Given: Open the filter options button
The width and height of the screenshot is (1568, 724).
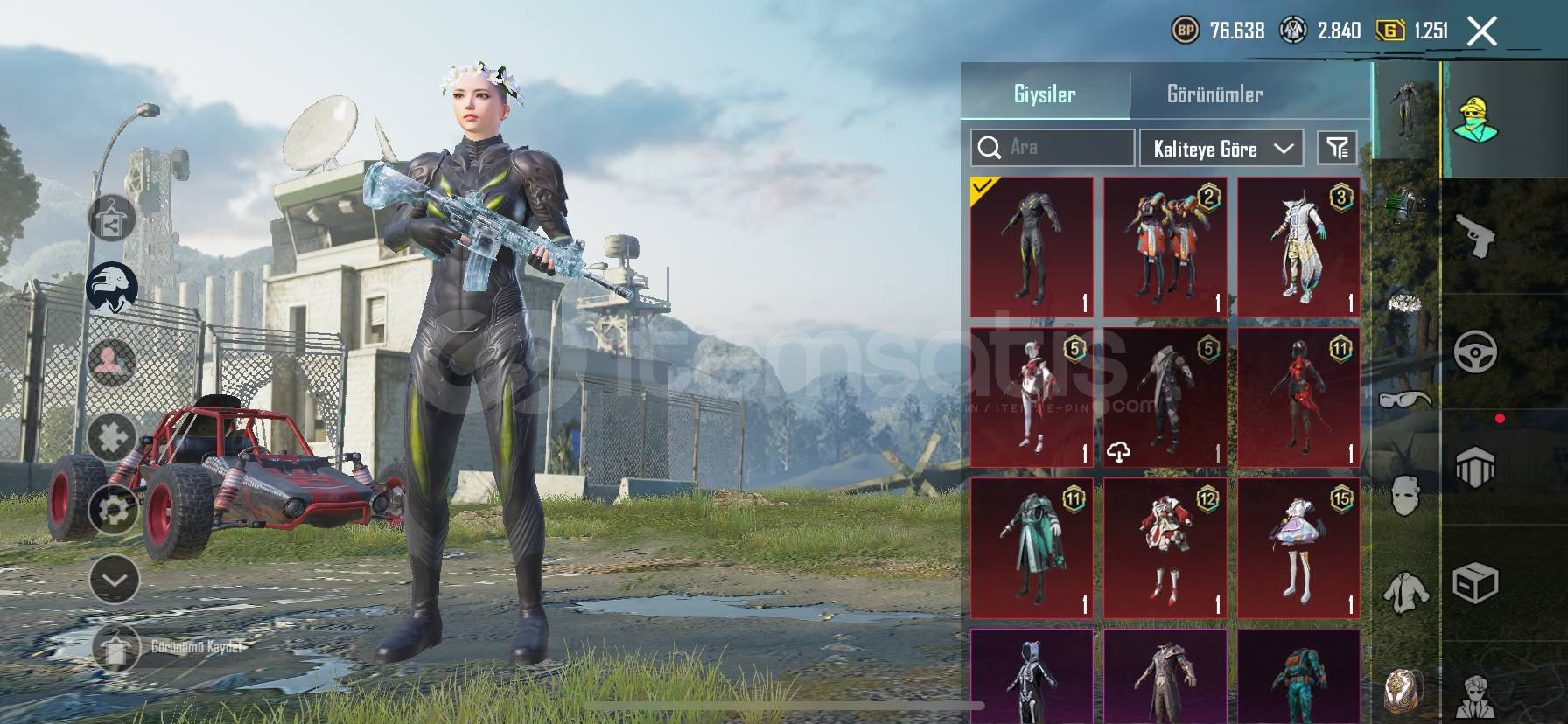Looking at the screenshot, I should (1337, 148).
